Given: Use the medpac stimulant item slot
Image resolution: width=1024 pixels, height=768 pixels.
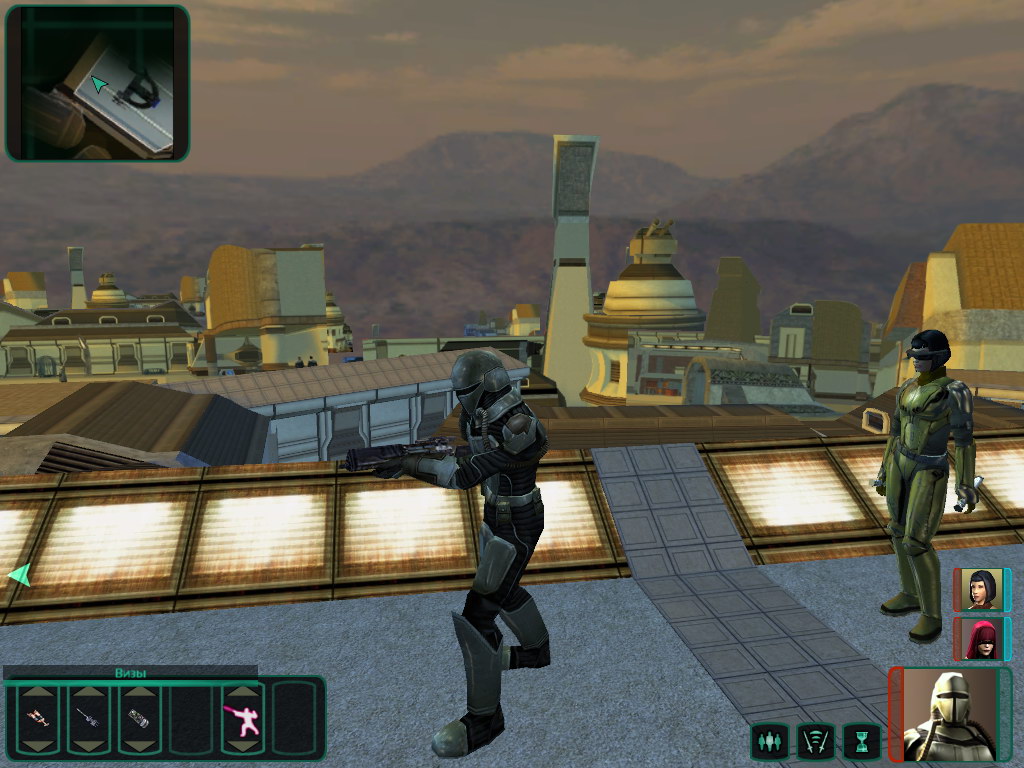Looking at the screenshot, I should (x=36, y=718).
